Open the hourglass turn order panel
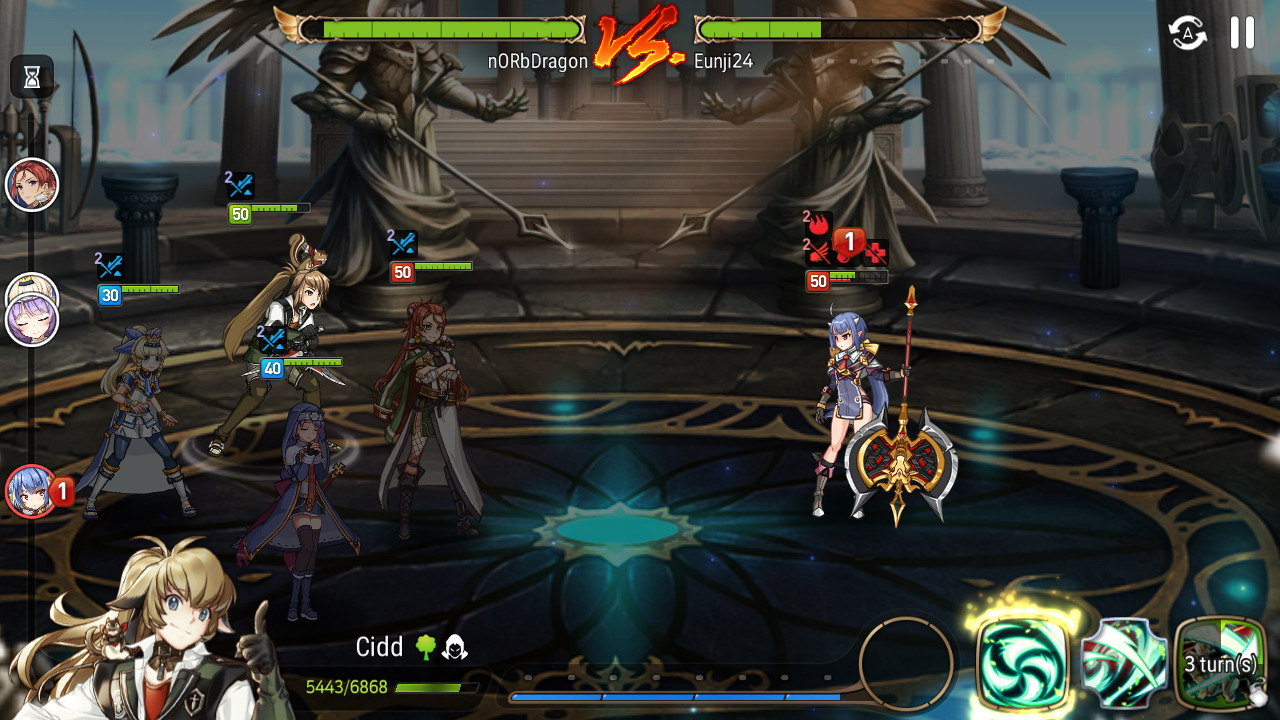Viewport: 1280px width, 720px height. coord(32,77)
